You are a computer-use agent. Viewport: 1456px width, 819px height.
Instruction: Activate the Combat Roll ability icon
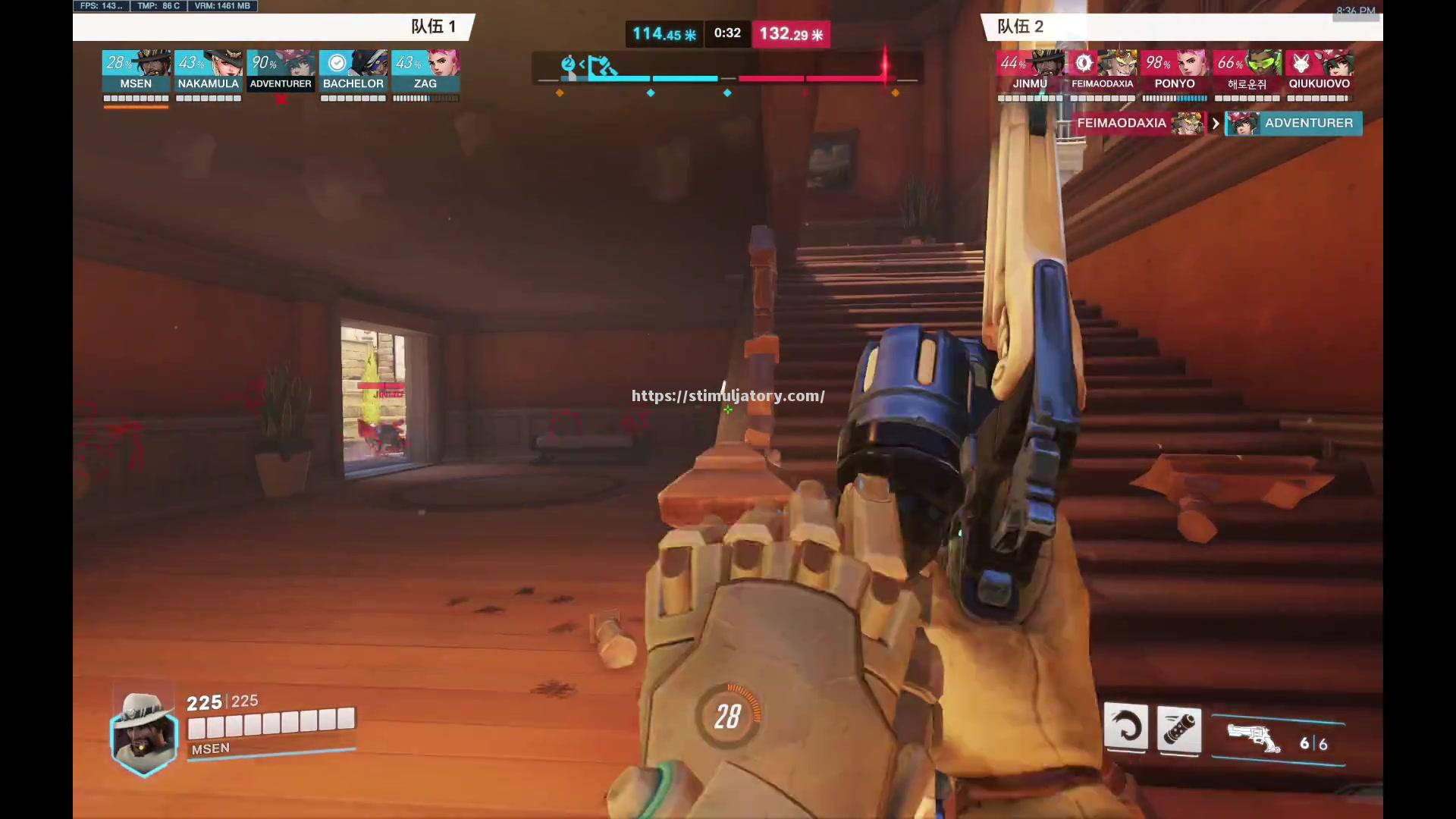[1126, 728]
